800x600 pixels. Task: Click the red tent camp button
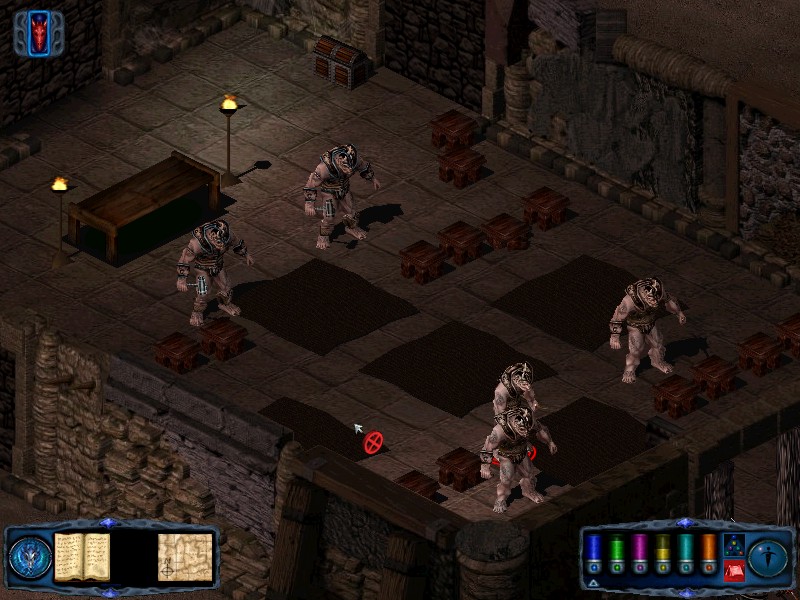(732, 571)
